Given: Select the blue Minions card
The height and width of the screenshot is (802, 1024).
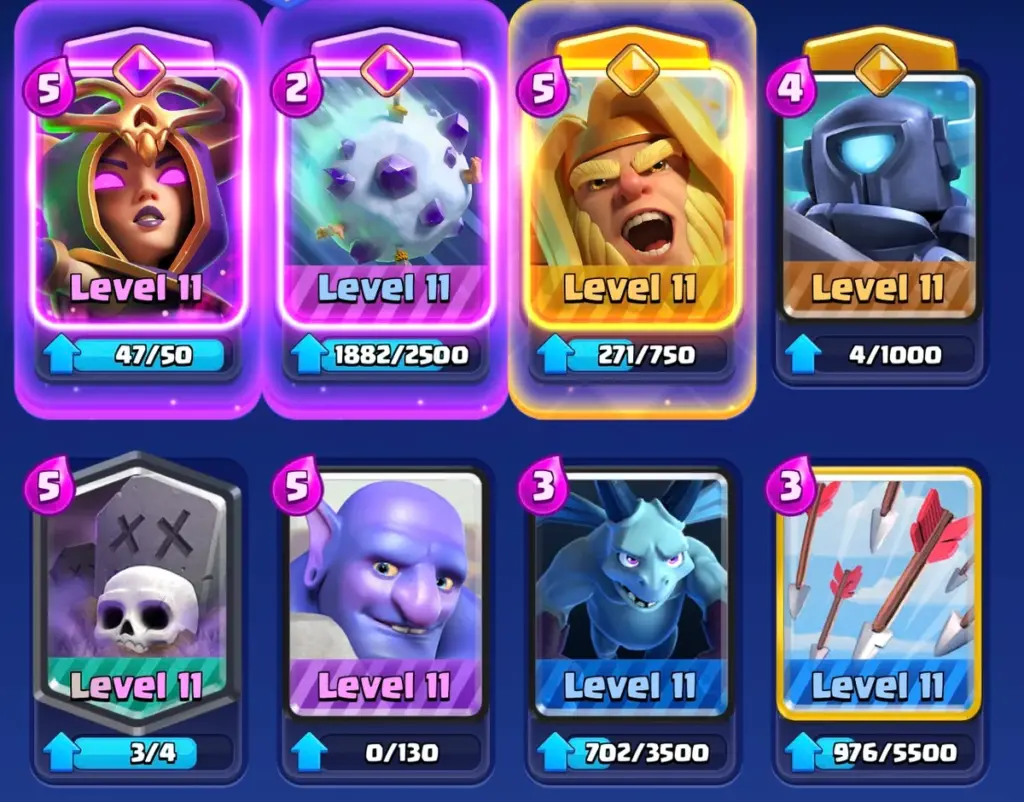Looking at the screenshot, I should [x=632, y=590].
